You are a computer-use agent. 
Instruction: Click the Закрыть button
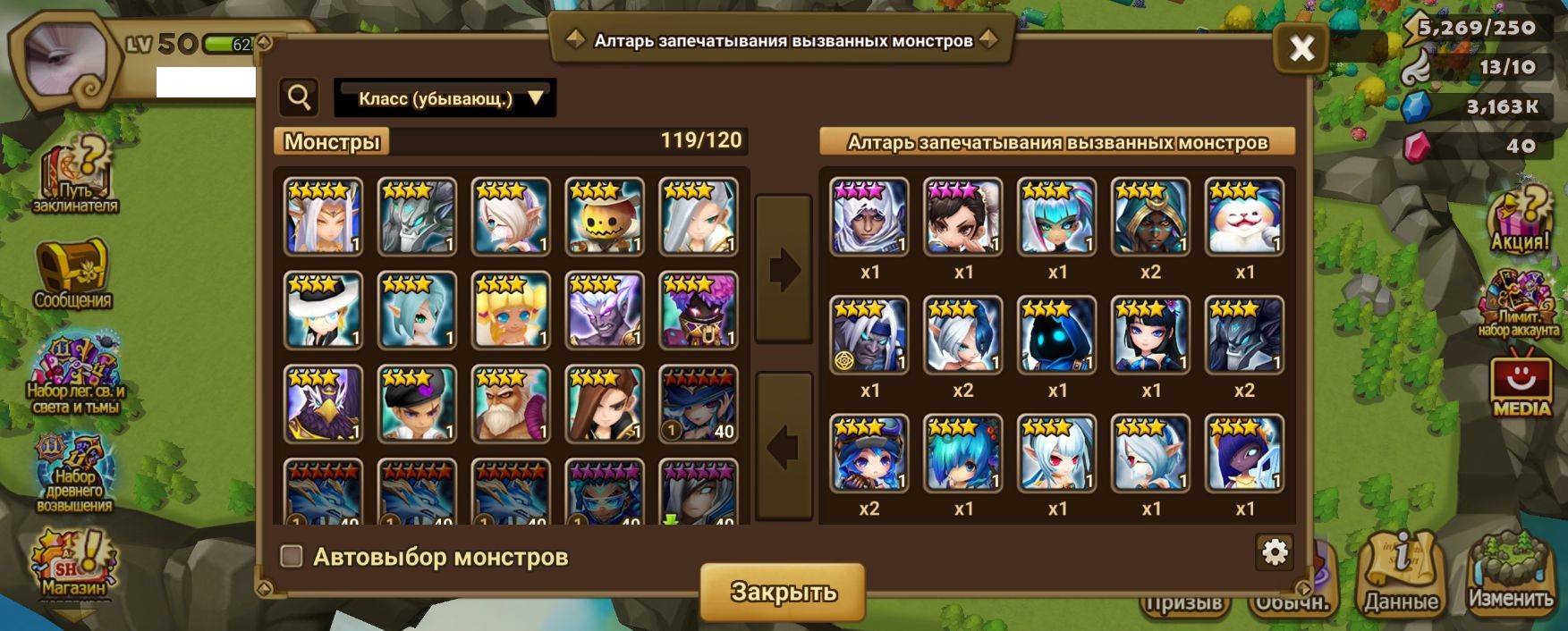(783, 592)
